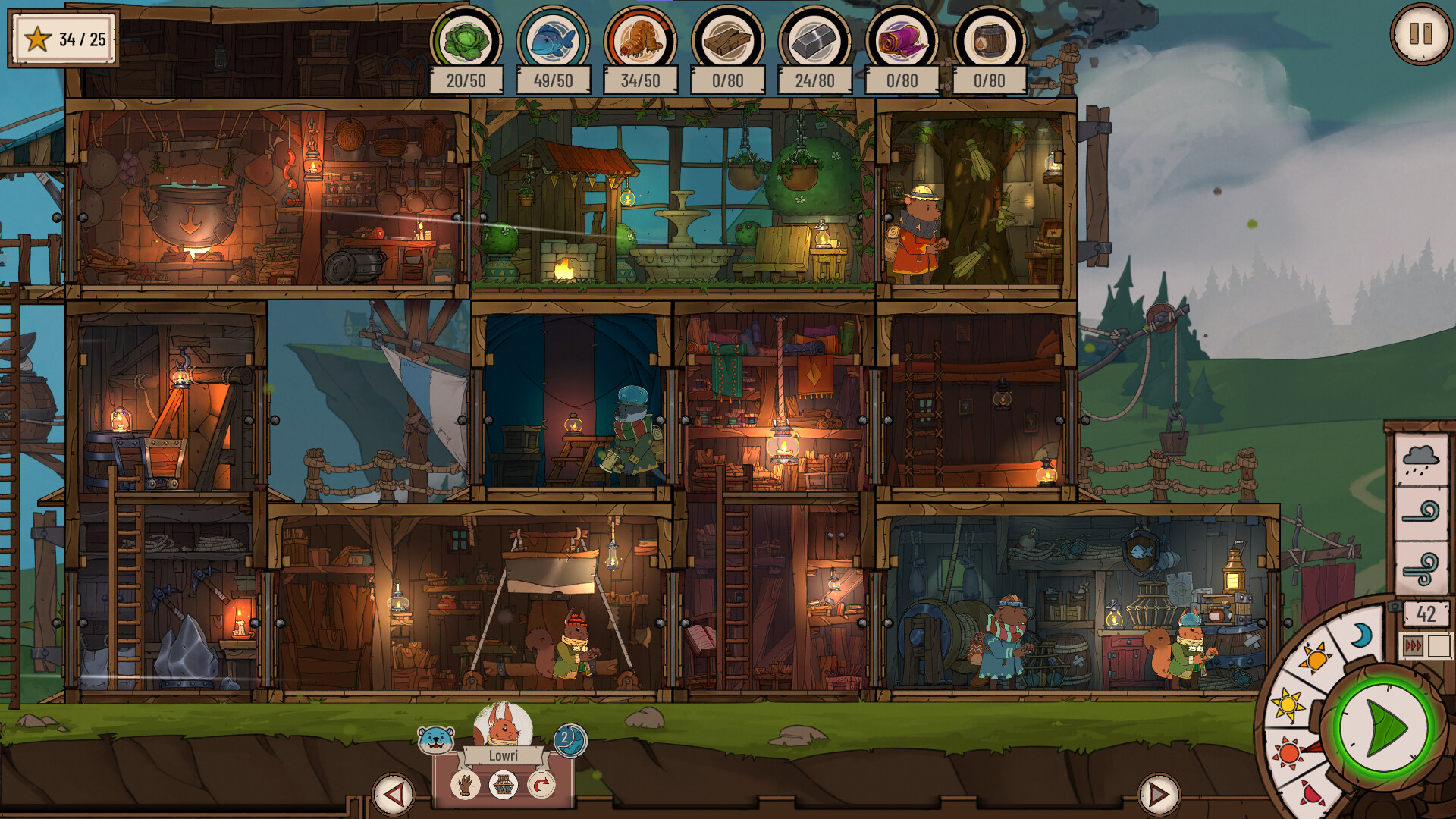Select the blue otter face icon

436,739
